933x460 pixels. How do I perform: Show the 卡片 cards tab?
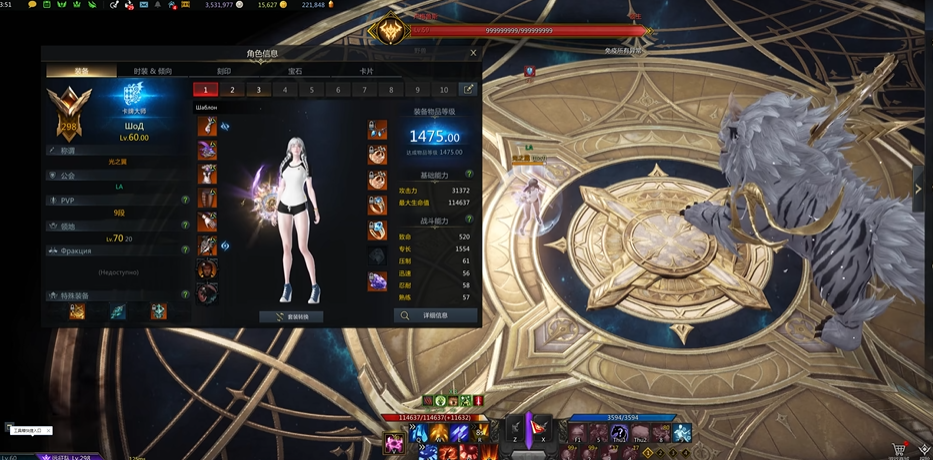click(x=366, y=71)
